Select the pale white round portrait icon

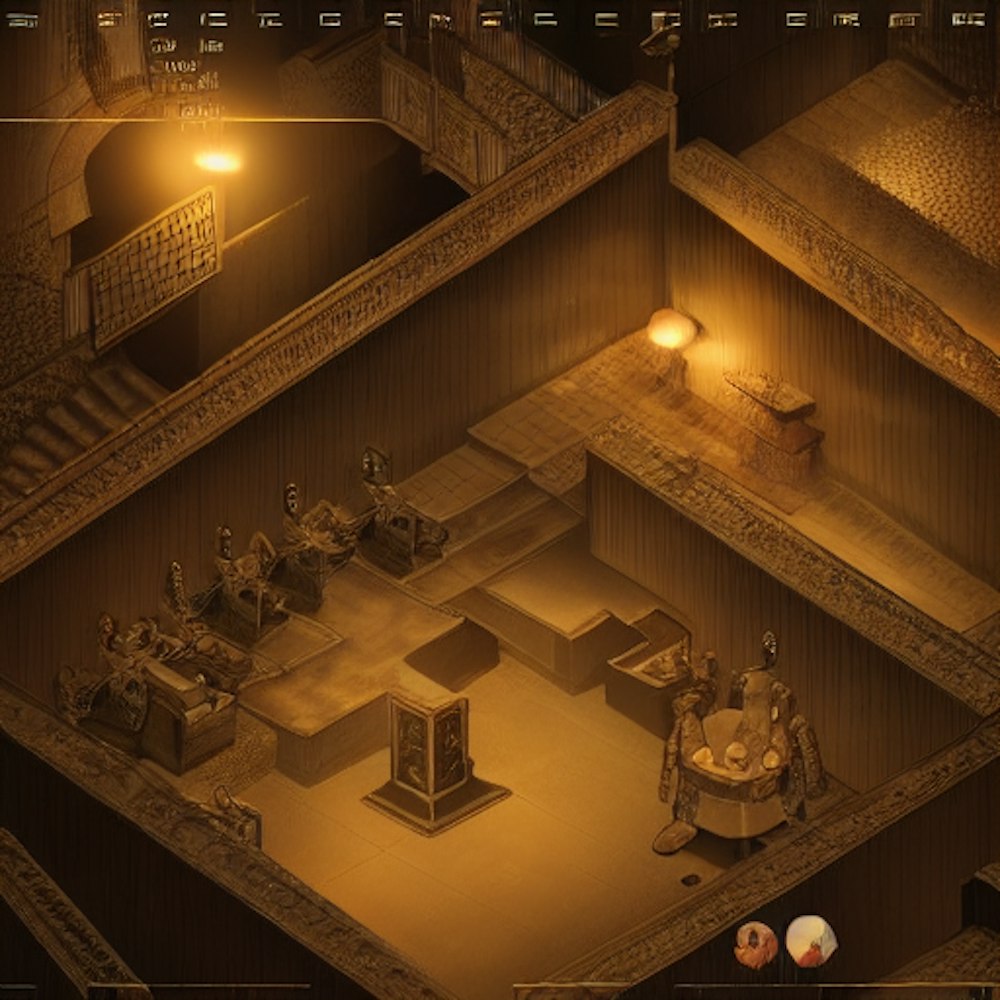(811, 941)
